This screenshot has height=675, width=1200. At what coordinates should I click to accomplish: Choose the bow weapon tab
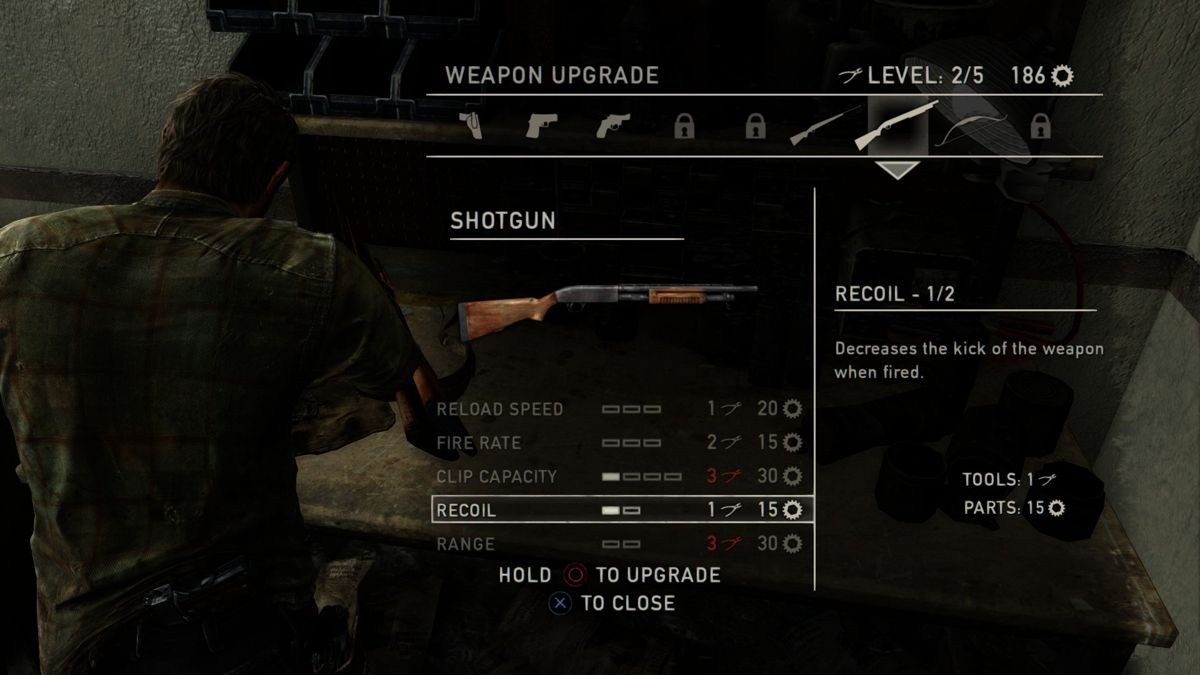coord(968,126)
